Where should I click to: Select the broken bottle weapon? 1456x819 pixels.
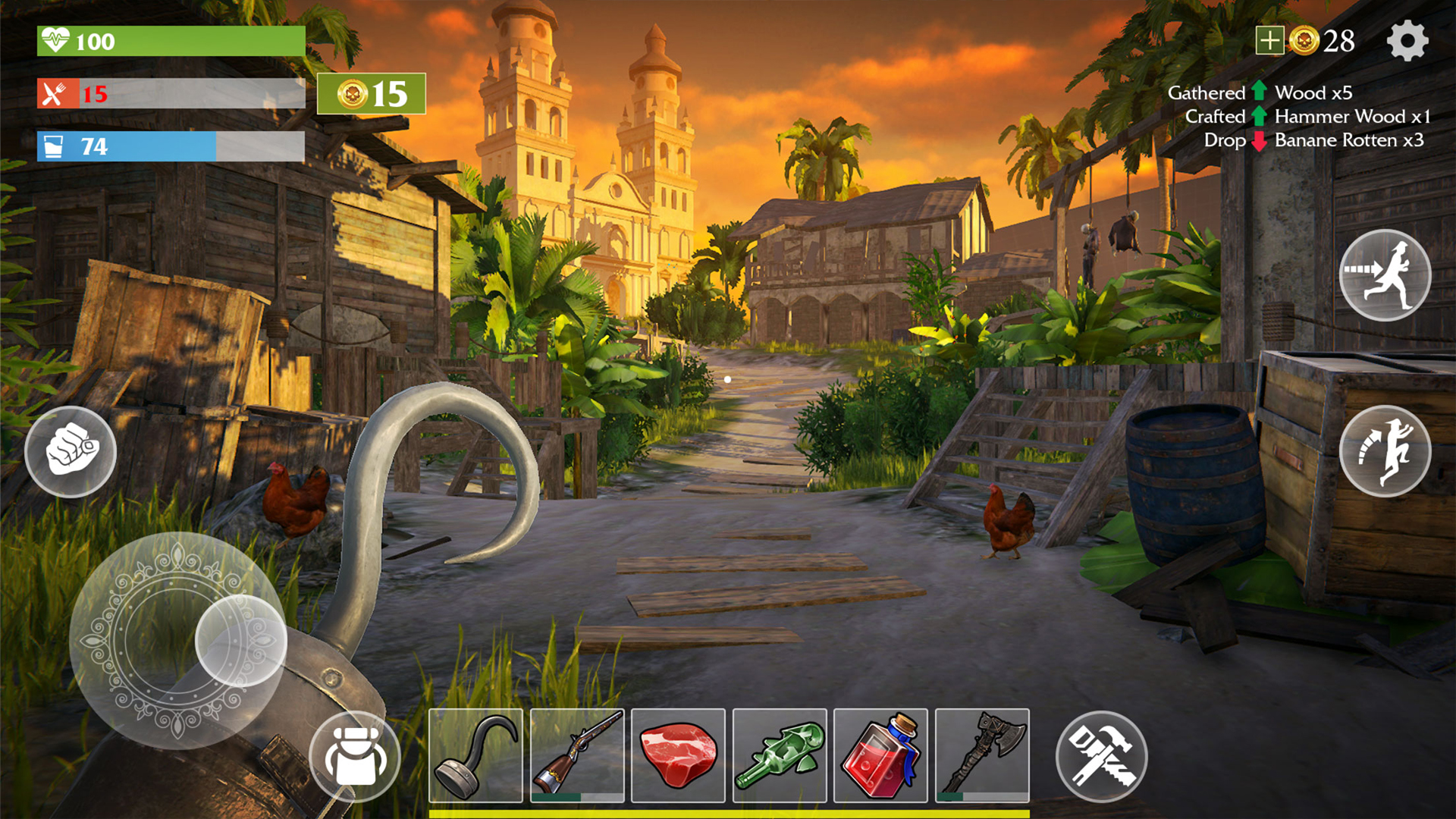click(780, 757)
